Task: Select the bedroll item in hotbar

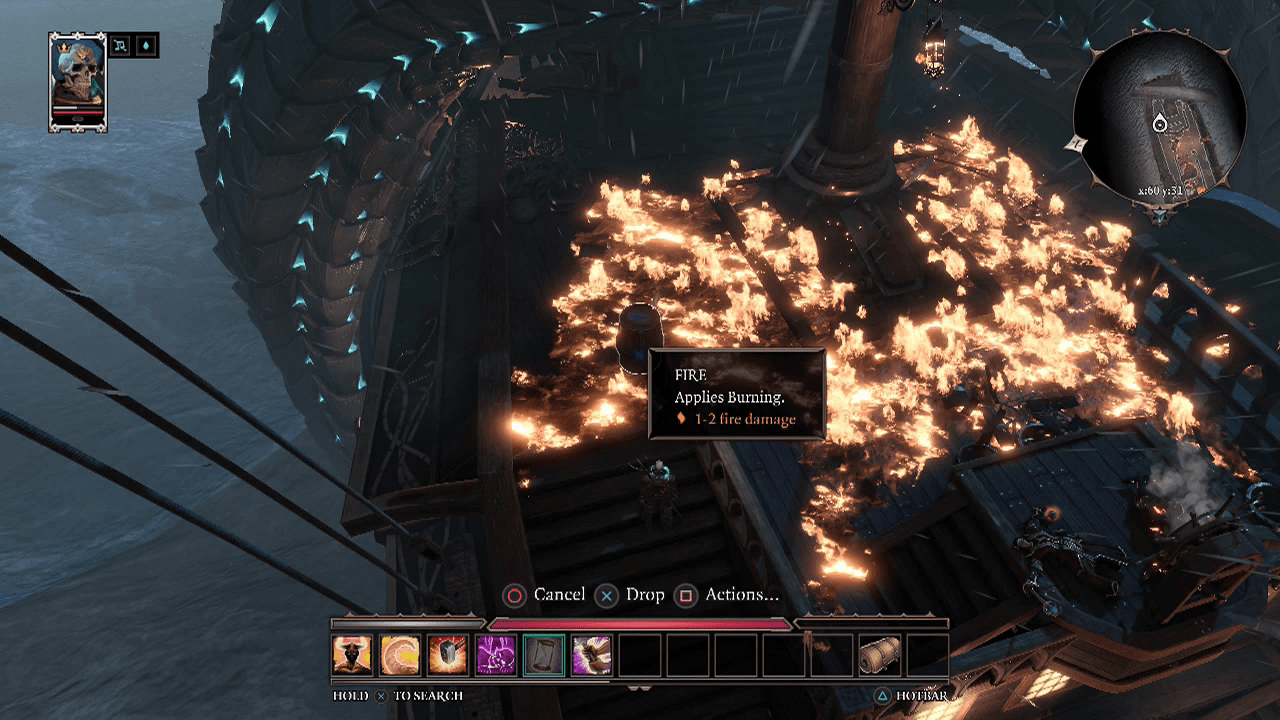Action: coord(880,655)
